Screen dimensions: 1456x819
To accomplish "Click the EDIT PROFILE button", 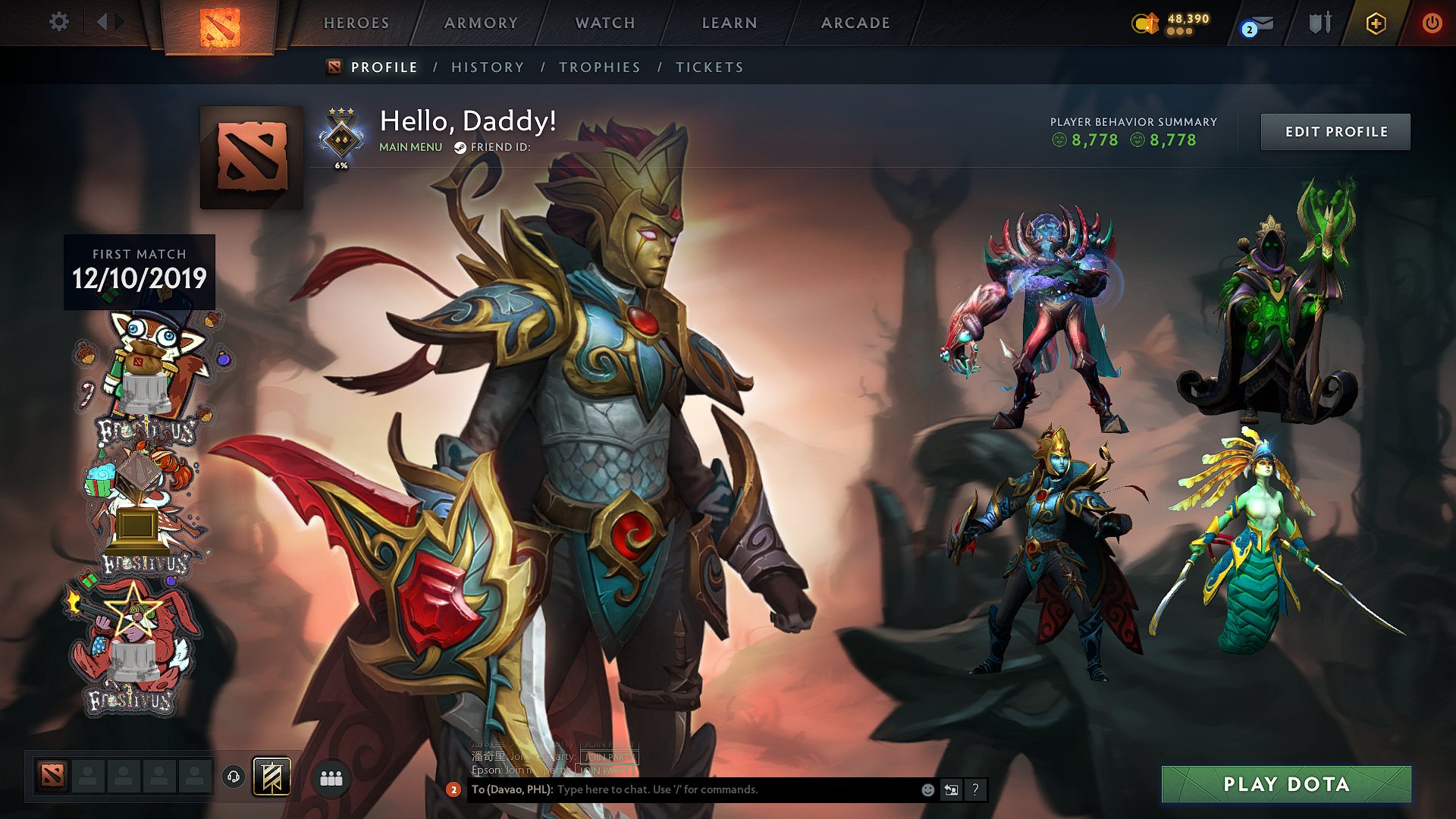I will pyautogui.click(x=1335, y=131).
